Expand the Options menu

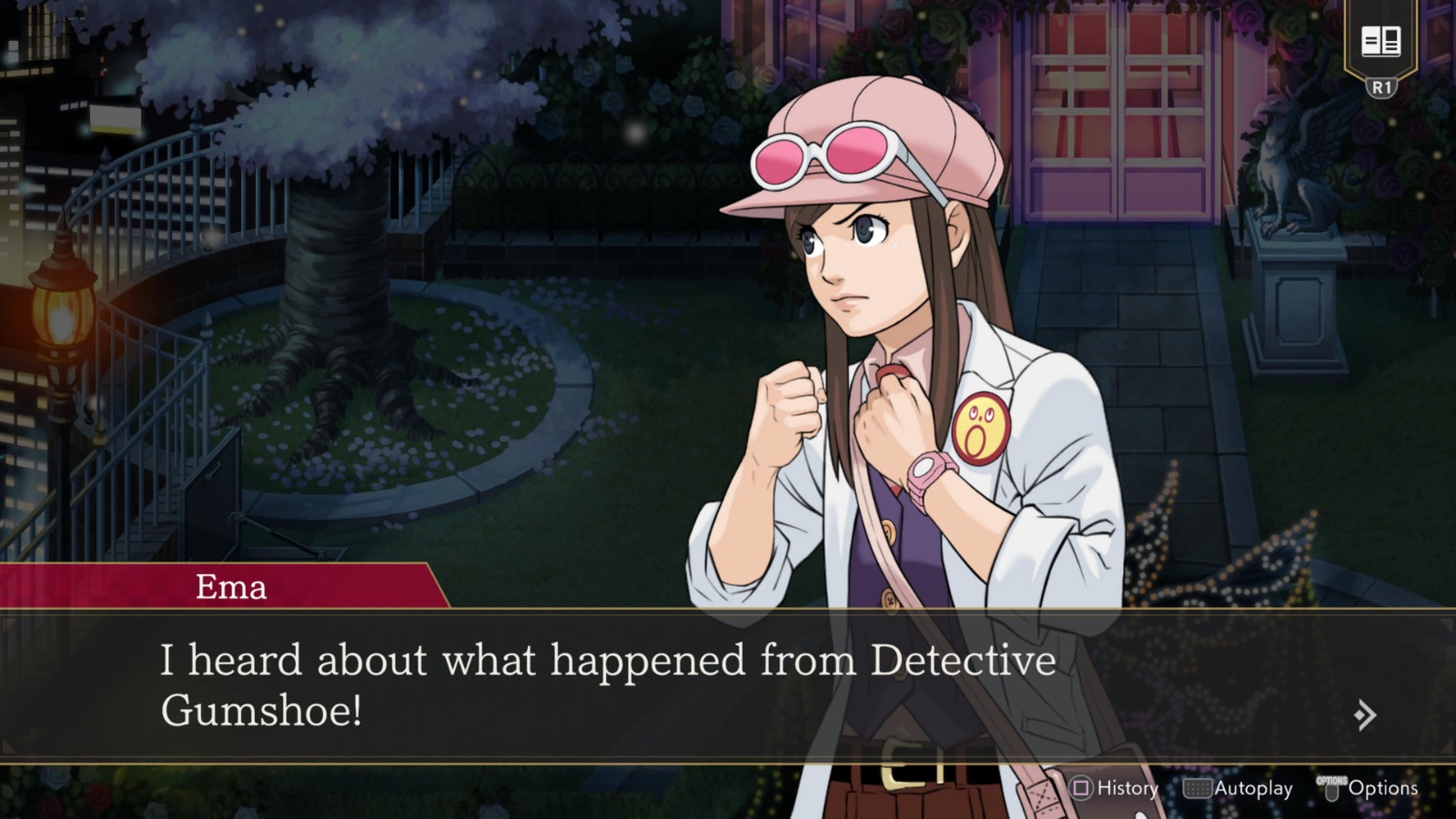(x=1384, y=788)
